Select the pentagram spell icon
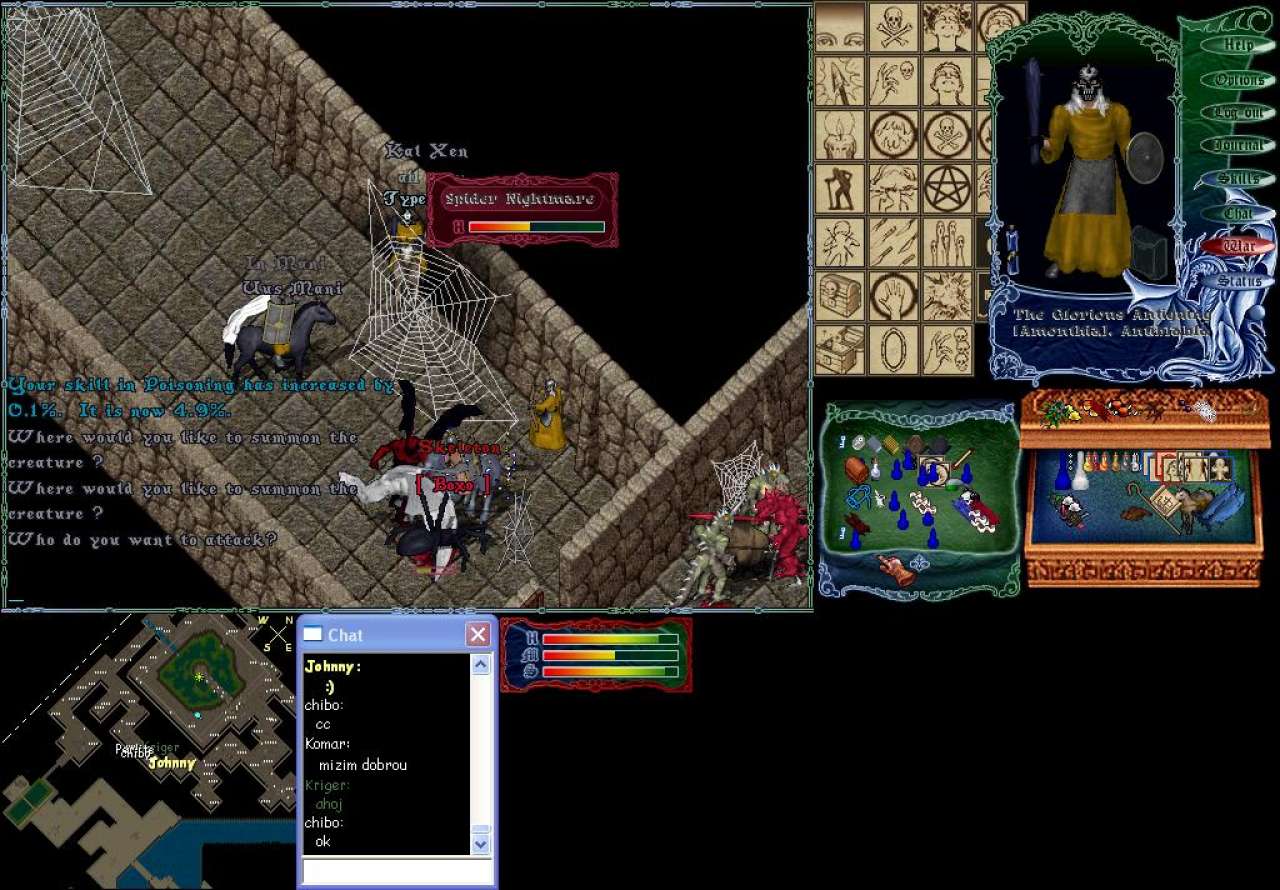Image resolution: width=1280 pixels, height=890 pixels. coord(947,188)
